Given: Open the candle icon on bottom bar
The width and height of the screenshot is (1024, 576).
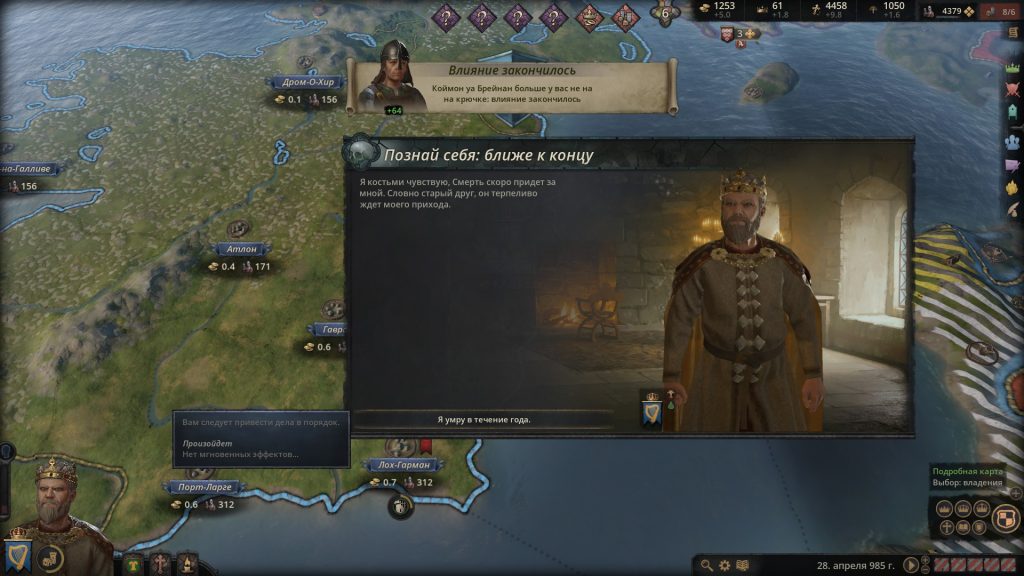Looking at the screenshot, I should click(186, 564).
